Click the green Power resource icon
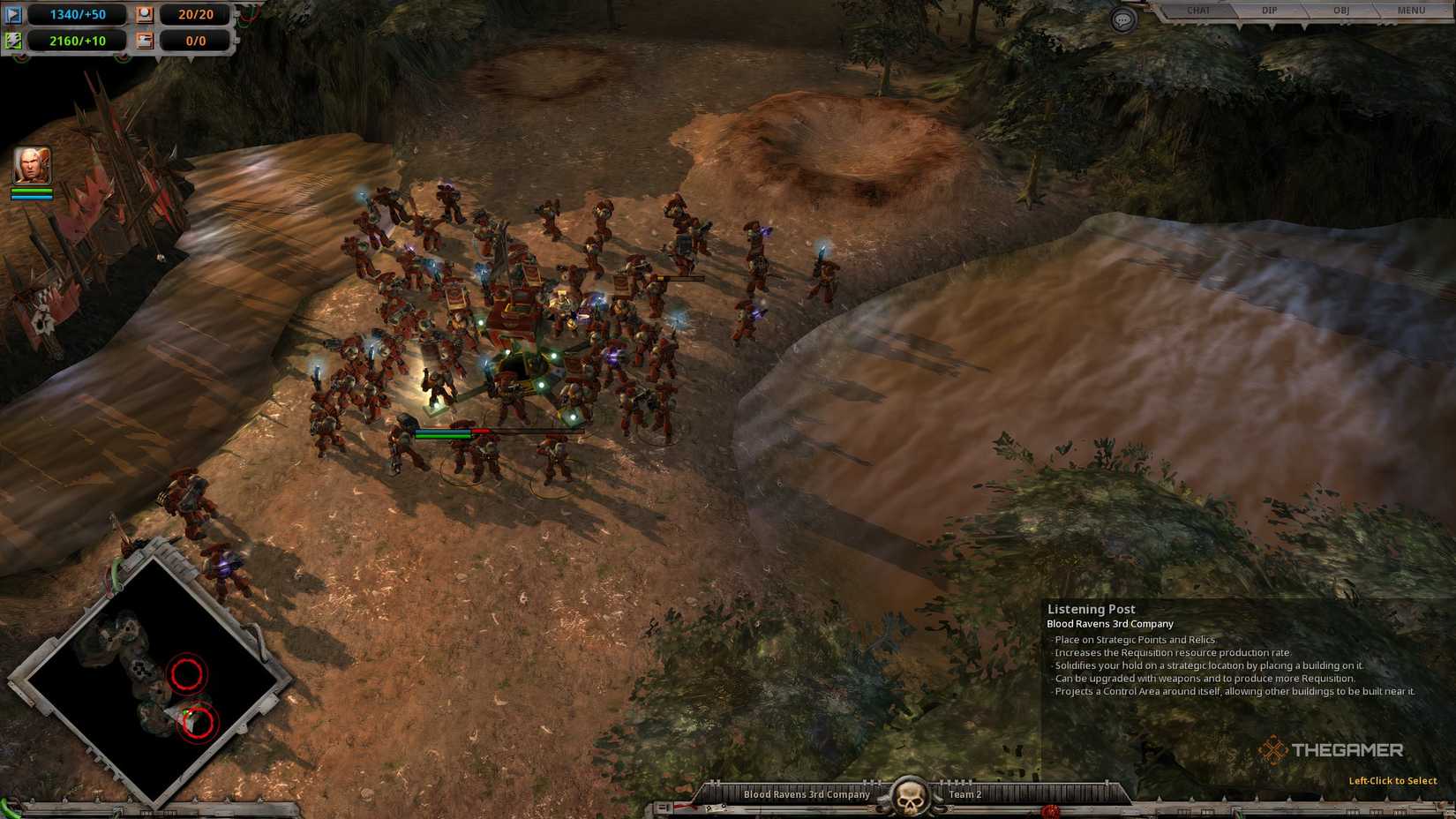The image size is (1456, 819). click(14, 40)
